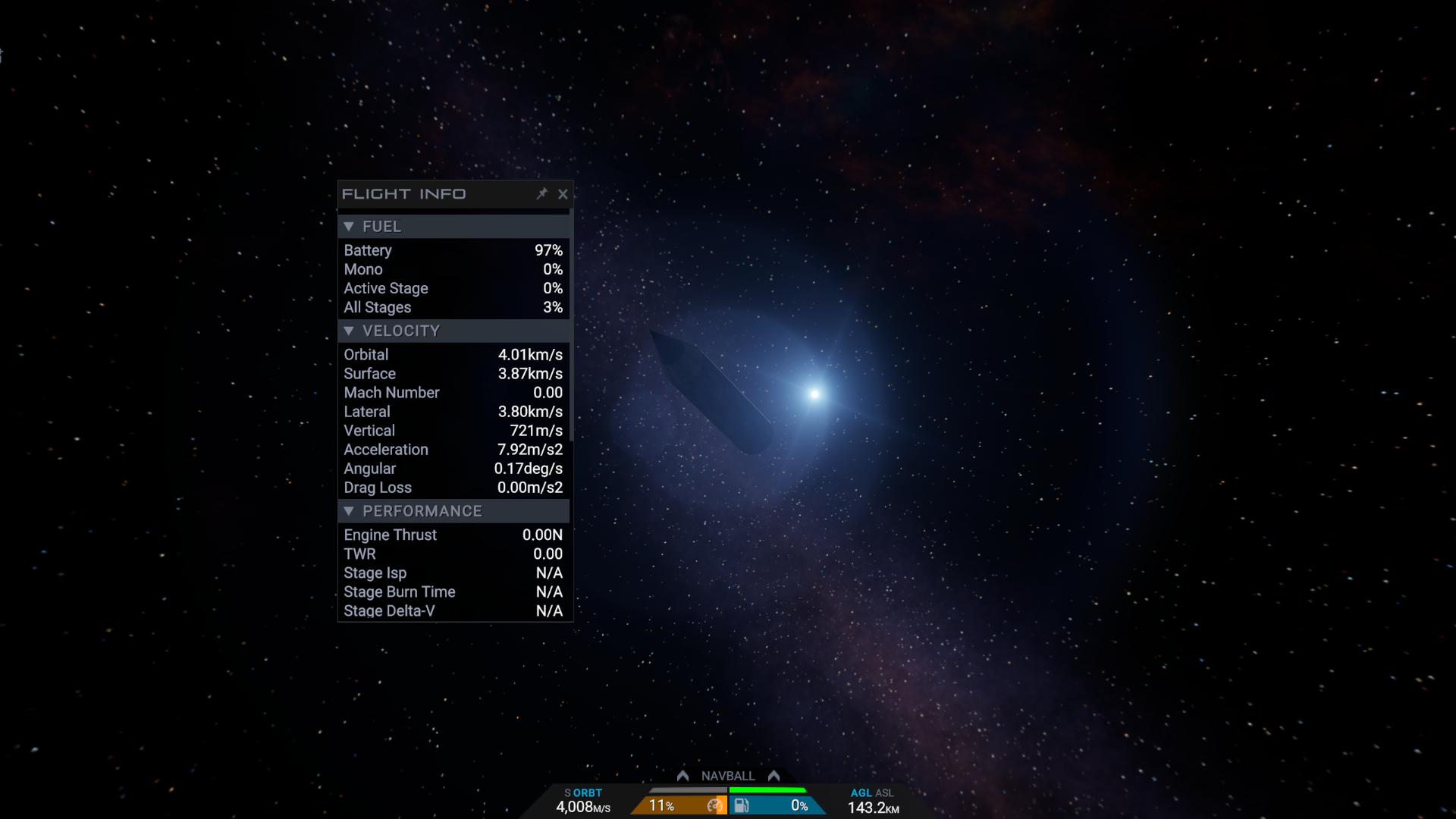Collapse the Velocity section
Screen dimensions: 1456x819
tap(349, 331)
